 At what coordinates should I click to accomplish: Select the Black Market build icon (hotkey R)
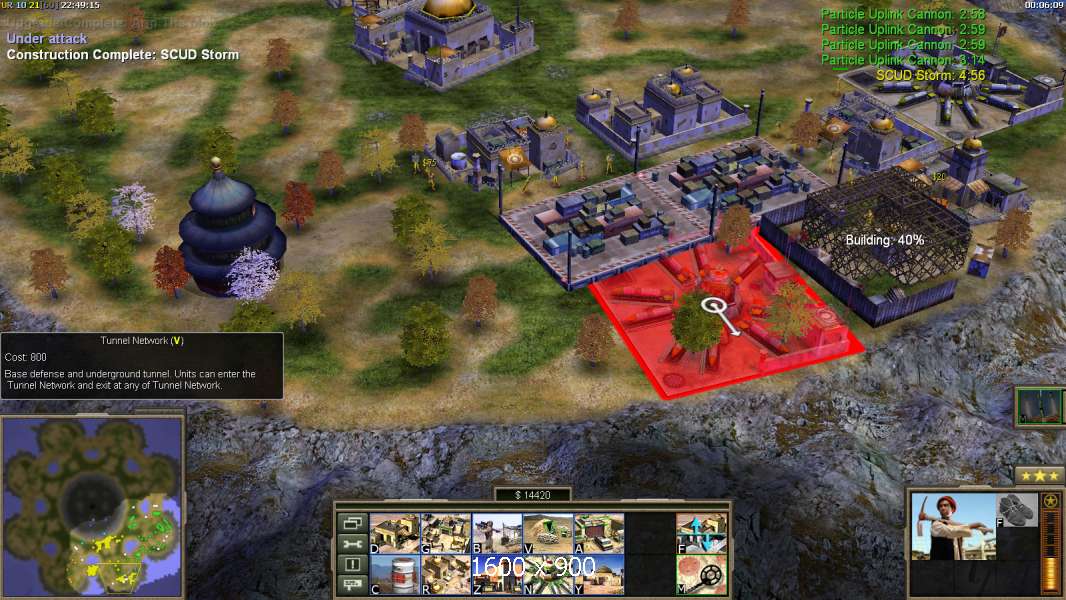pos(446,574)
